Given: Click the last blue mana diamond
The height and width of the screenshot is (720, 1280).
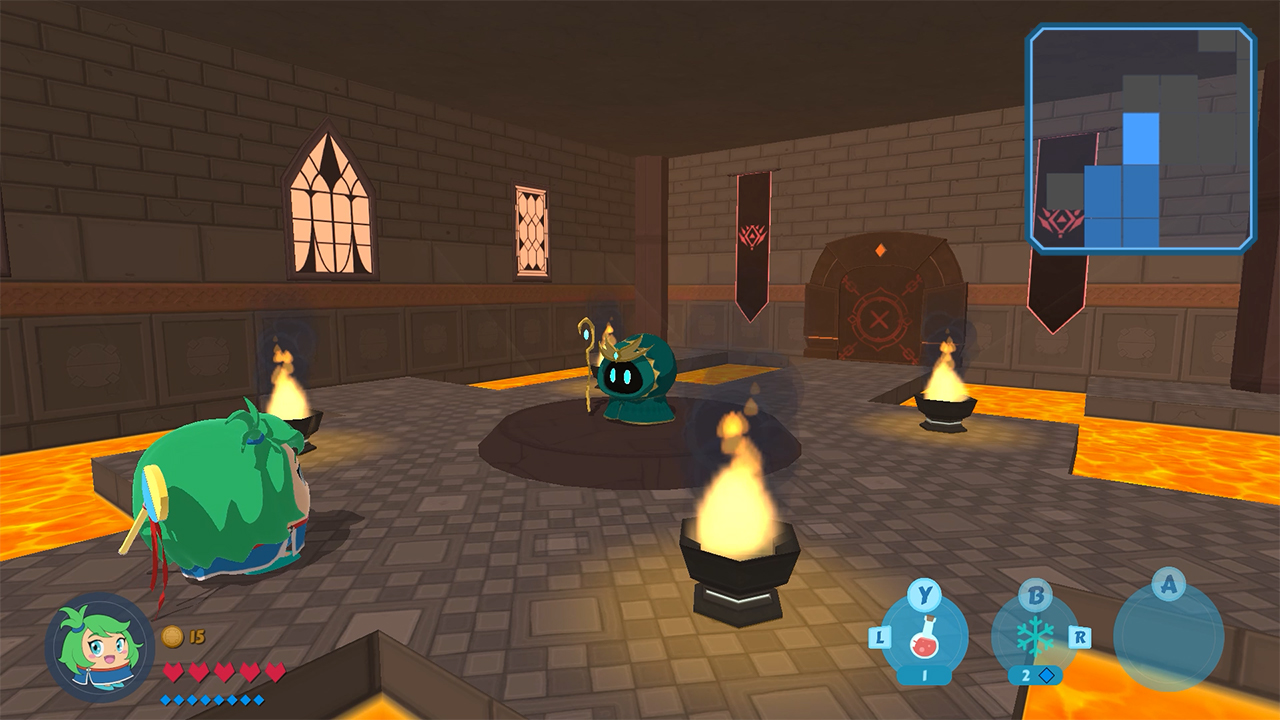Looking at the screenshot, I should click(x=260, y=699).
